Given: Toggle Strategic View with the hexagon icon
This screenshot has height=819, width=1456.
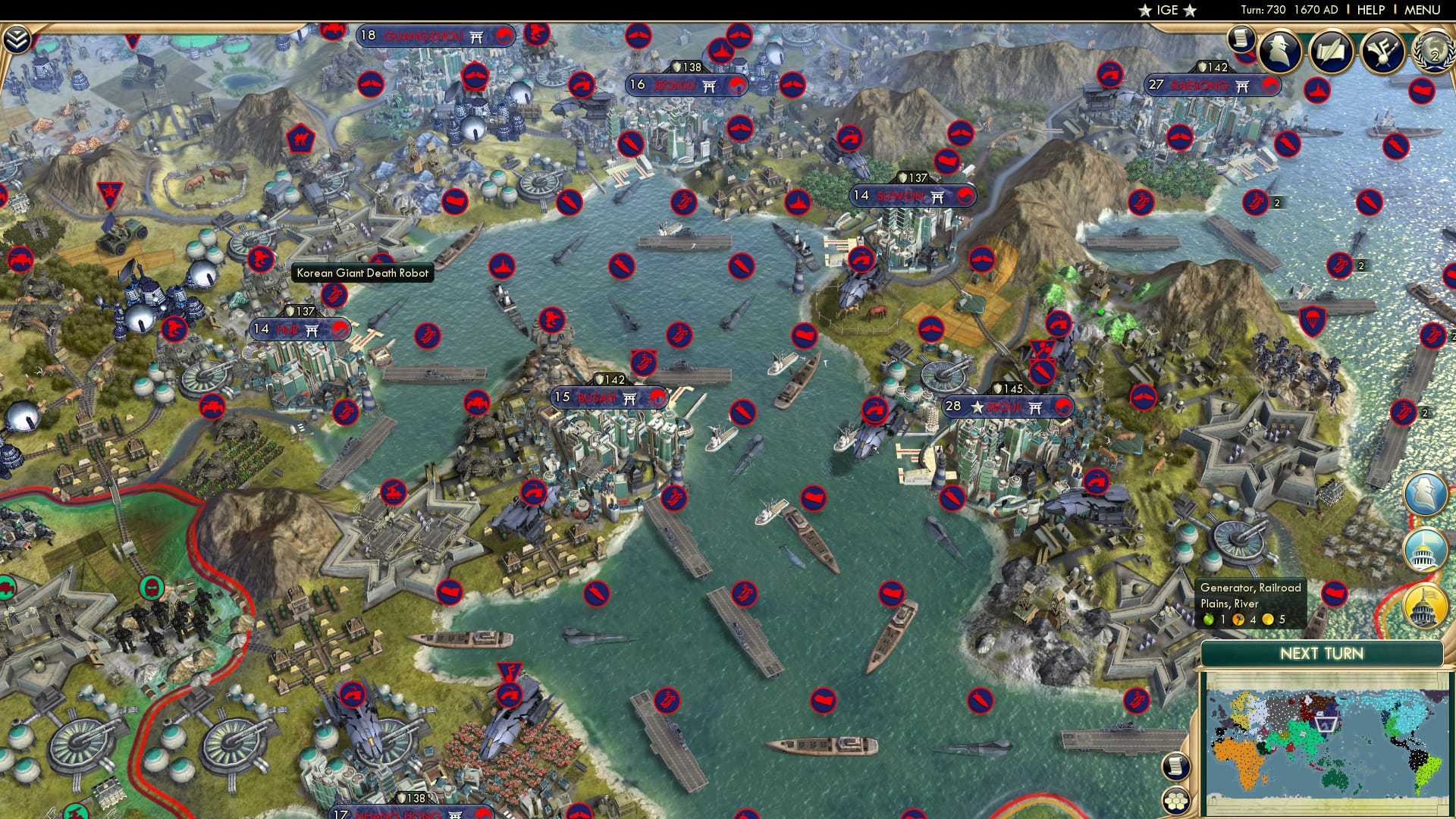Looking at the screenshot, I should point(1176,801).
